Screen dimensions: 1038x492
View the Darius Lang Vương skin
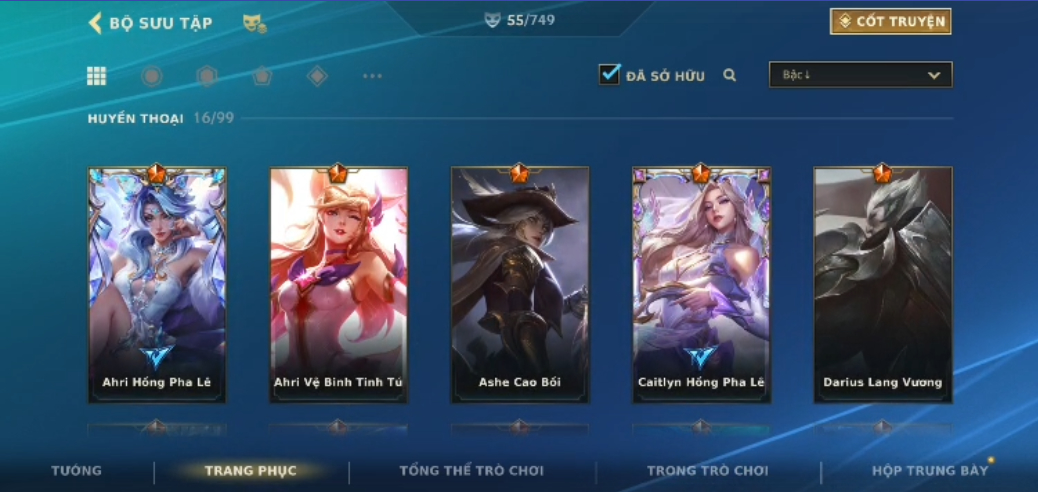pos(882,285)
